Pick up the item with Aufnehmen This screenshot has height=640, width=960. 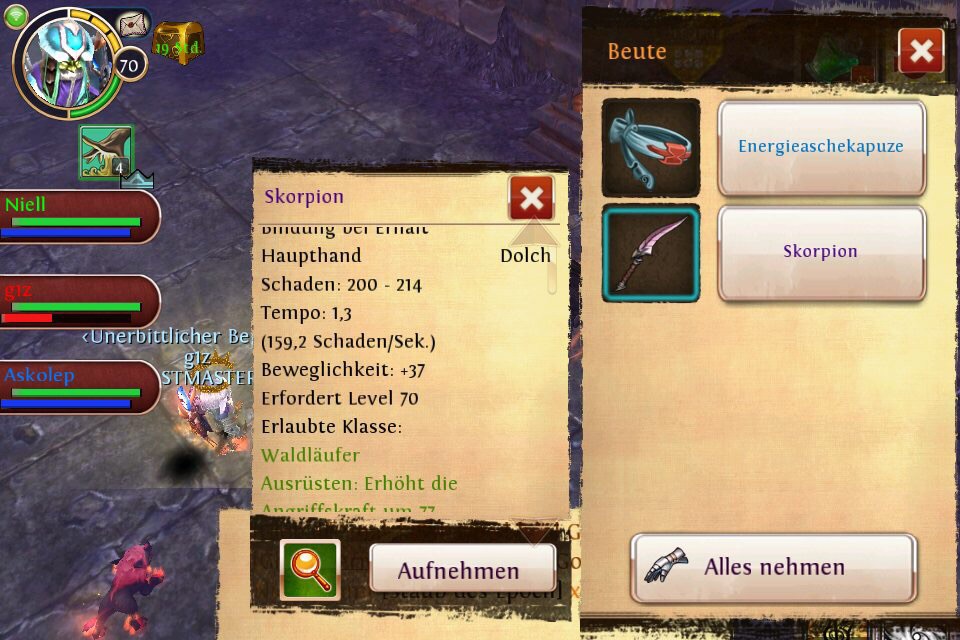(459, 571)
